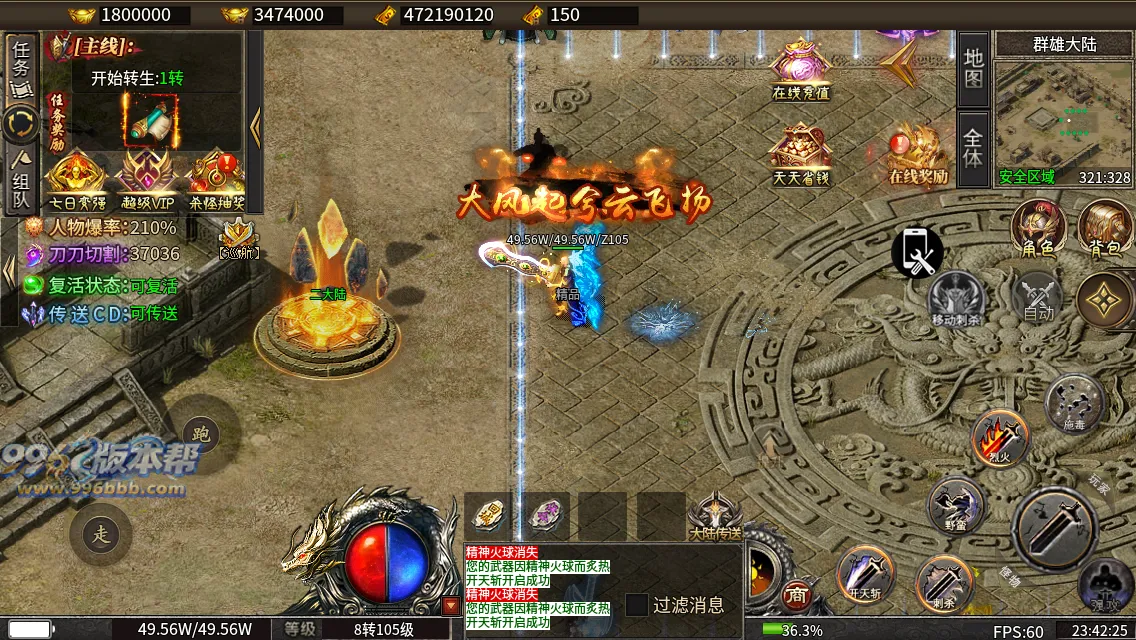Activate the 烈火 fire sword skill

pos(1000,438)
